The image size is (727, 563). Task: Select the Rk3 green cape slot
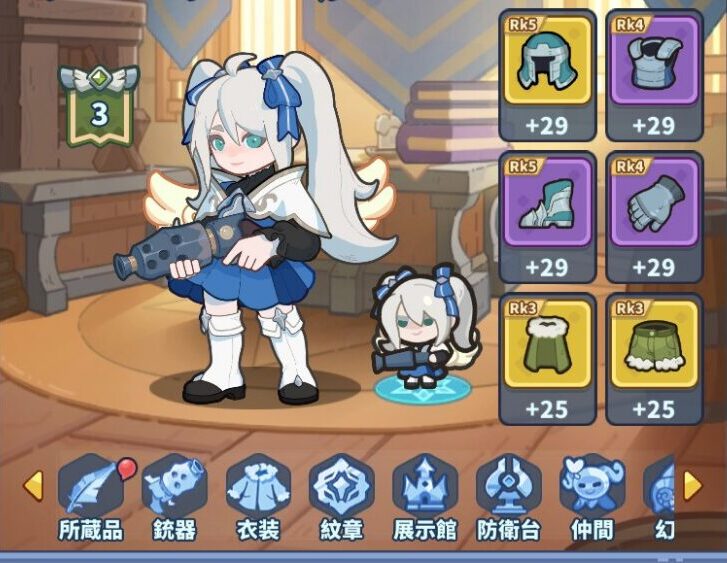click(x=547, y=359)
